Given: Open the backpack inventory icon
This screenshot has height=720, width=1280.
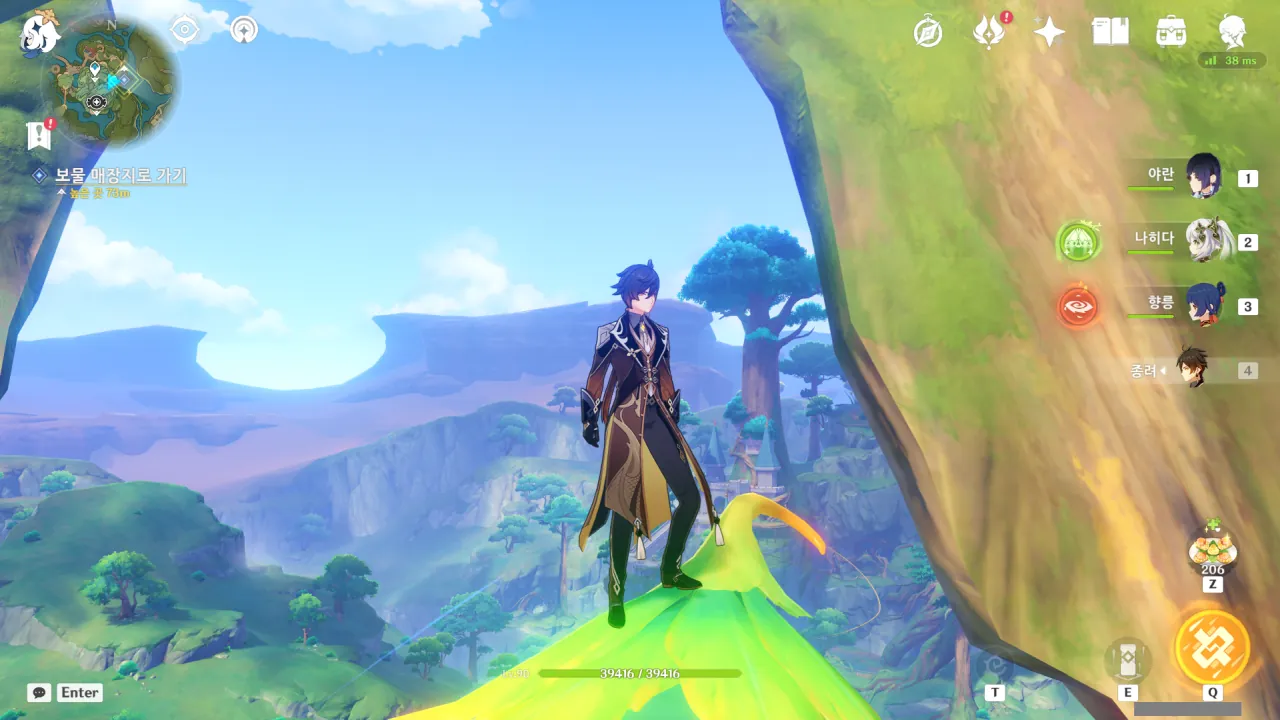Looking at the screenshot, I should [x=1171, y=33].
